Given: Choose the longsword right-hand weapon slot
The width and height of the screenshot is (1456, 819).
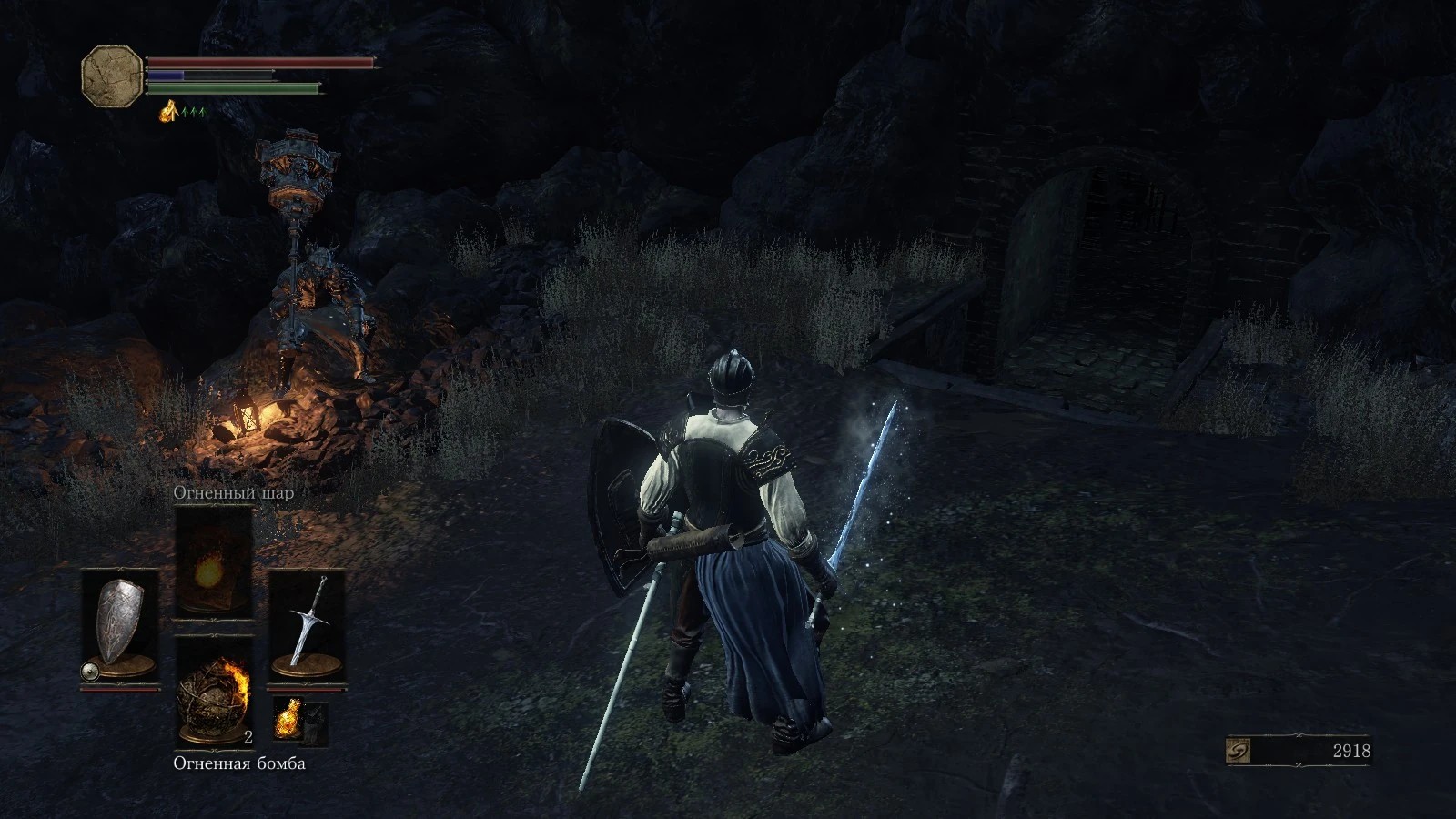Looking at the screenshot, I should [x=307, y=625].
